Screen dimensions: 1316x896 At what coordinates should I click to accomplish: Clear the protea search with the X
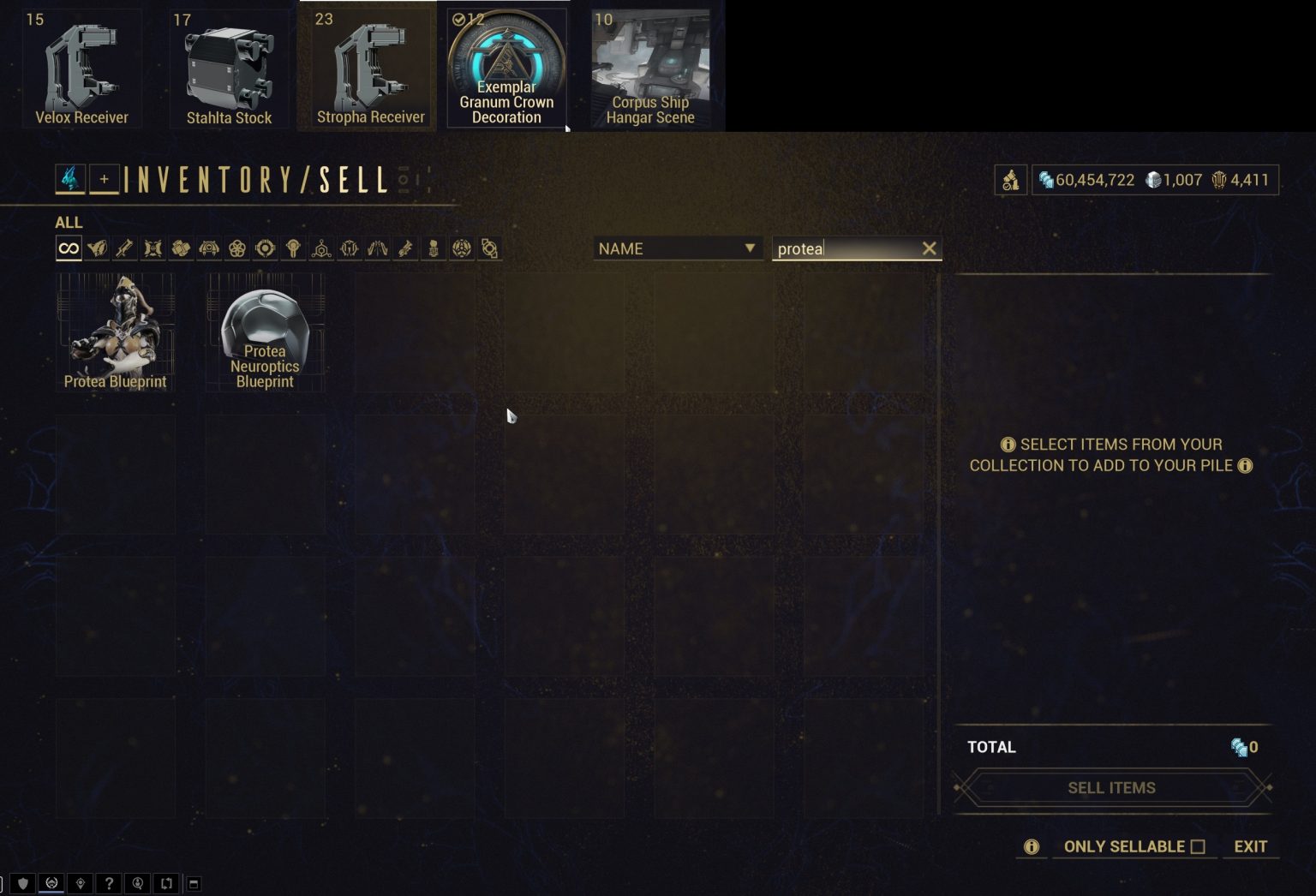(929, 248)
